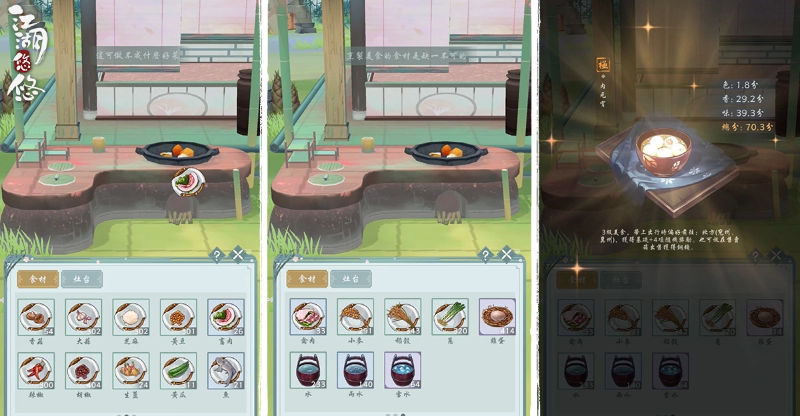Choose the 胡椒 peppercorn ingredient

pos(83,368)
